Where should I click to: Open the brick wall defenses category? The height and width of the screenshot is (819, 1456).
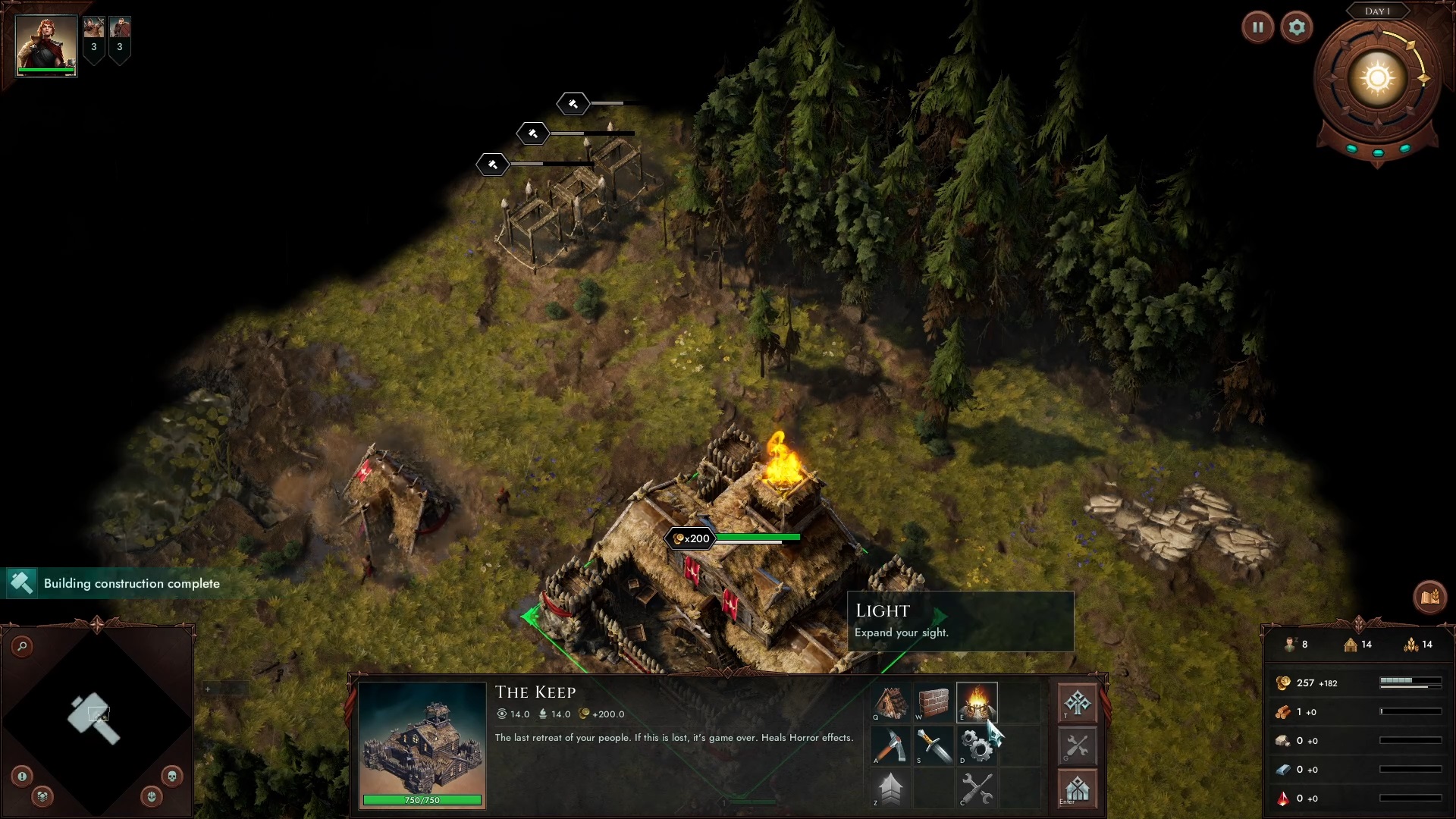[934, 703]
